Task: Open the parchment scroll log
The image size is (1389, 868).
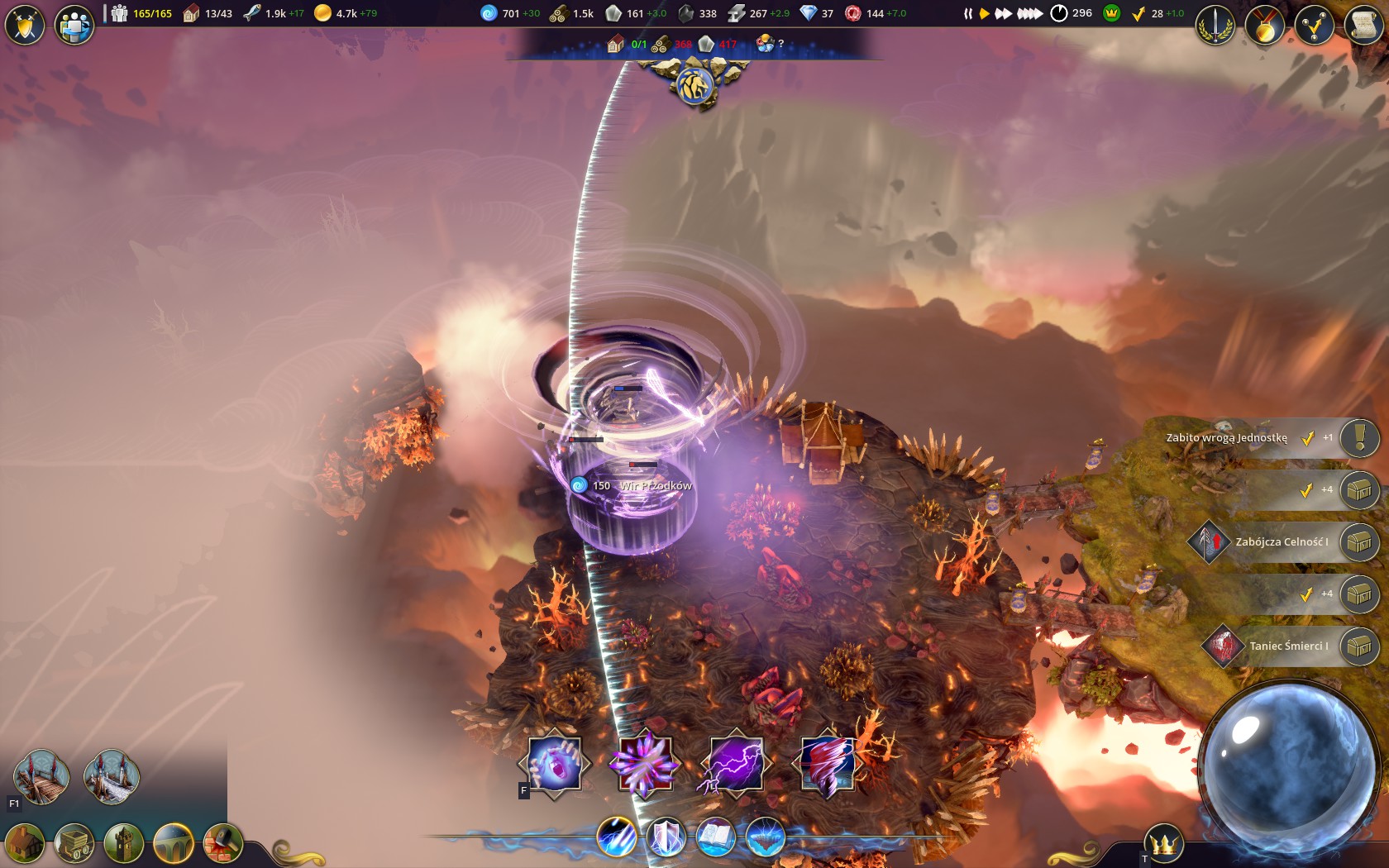Action: (1363, 25)
